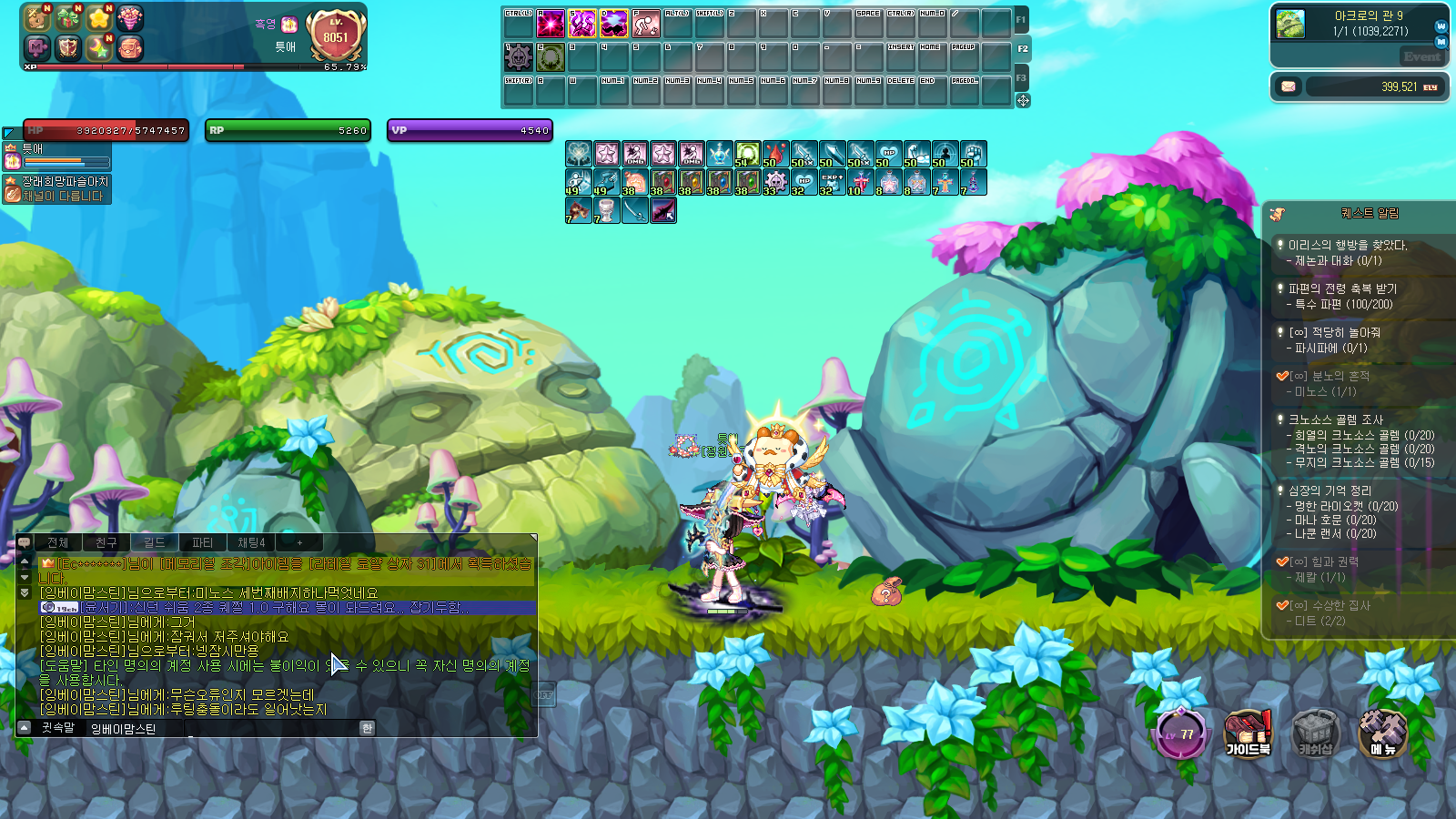The width and height of the screenshot is (1456, 819).
Task: Open the 가이드북 guidebook
Action: click(x=1248, y=733)
